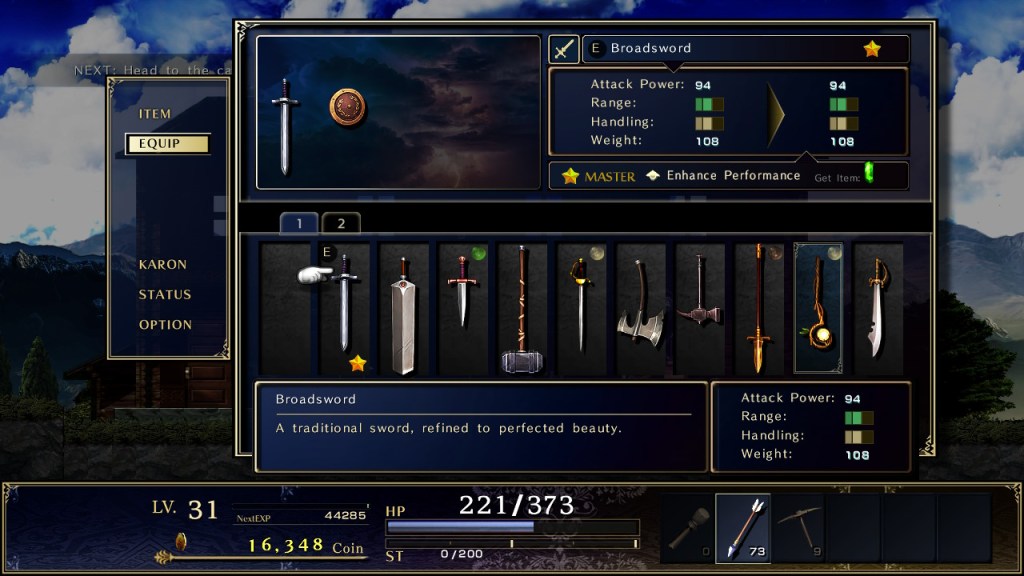Switch to equipment tab 2

point(341,223)
